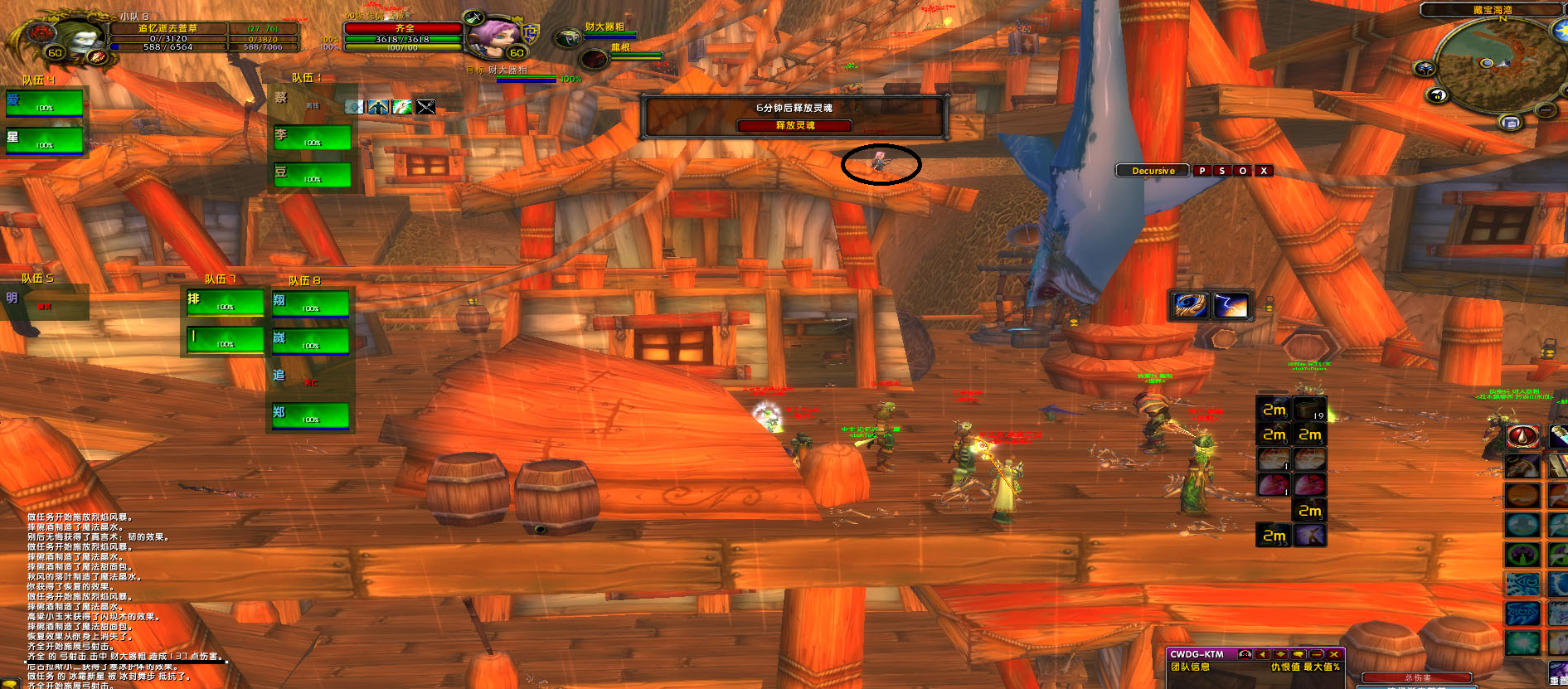Click the crossed fork and knife buff icon
The width and height of the screenshot is (1568, 689).
[425, 107]
